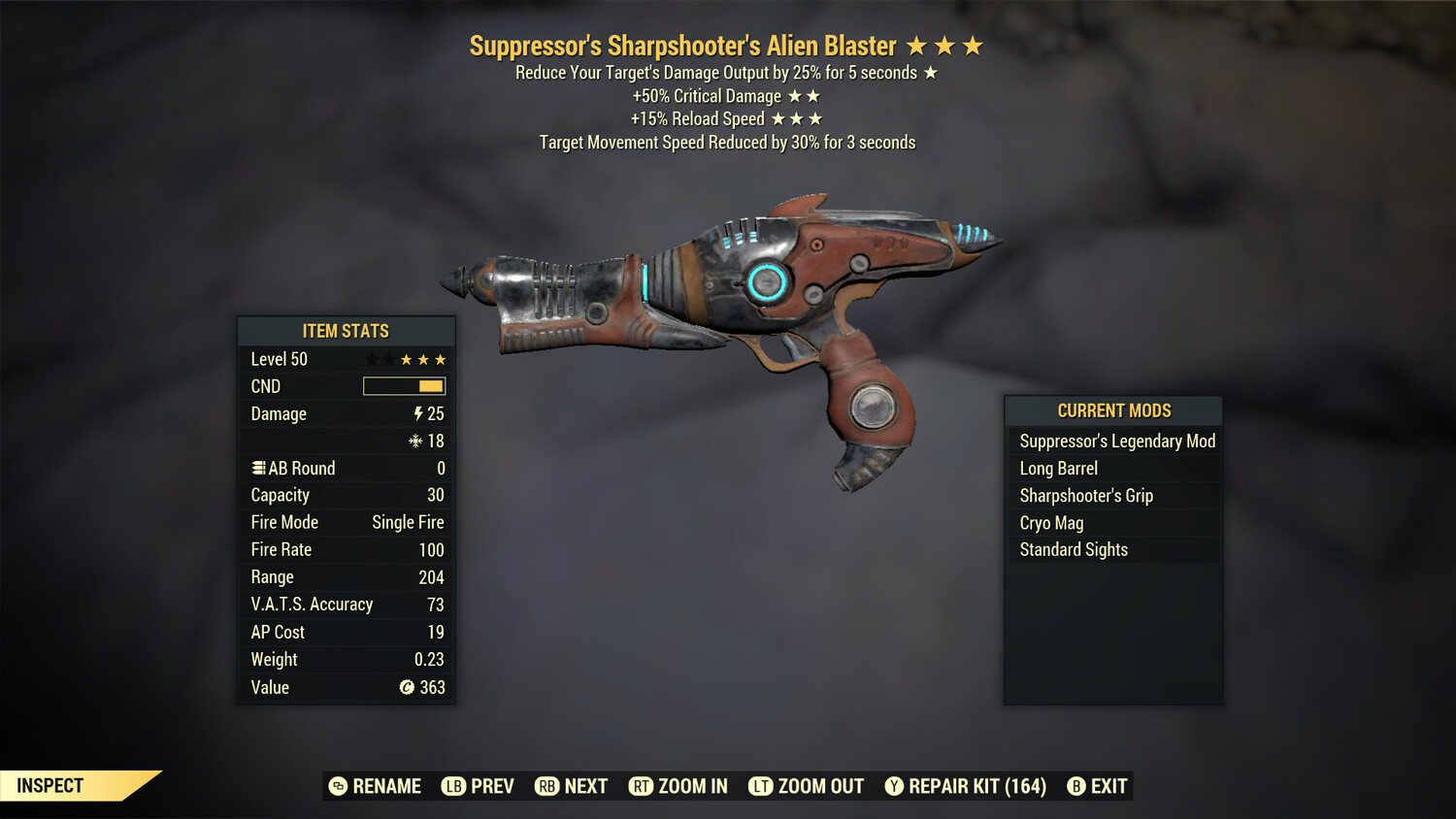This screenshot has height=819, width=1456.
Task: Click the lightning damage icon next to 25
Action: coord(416,413)
